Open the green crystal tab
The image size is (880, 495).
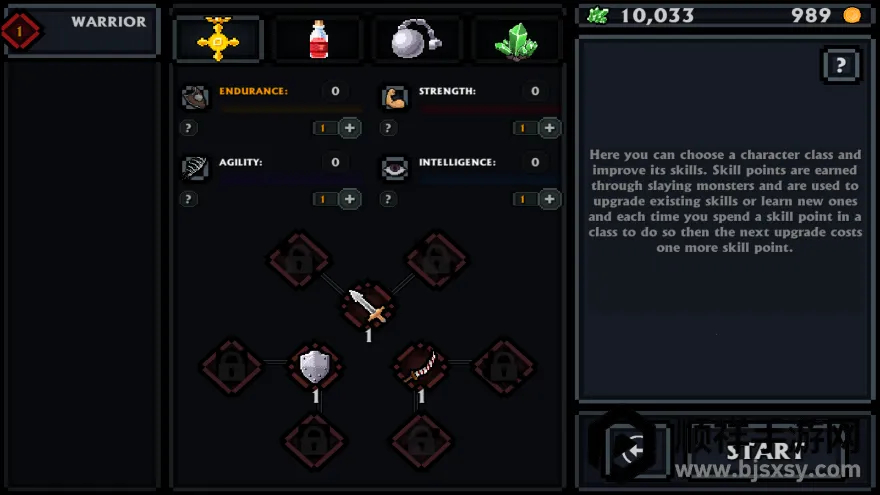(514, 39)
